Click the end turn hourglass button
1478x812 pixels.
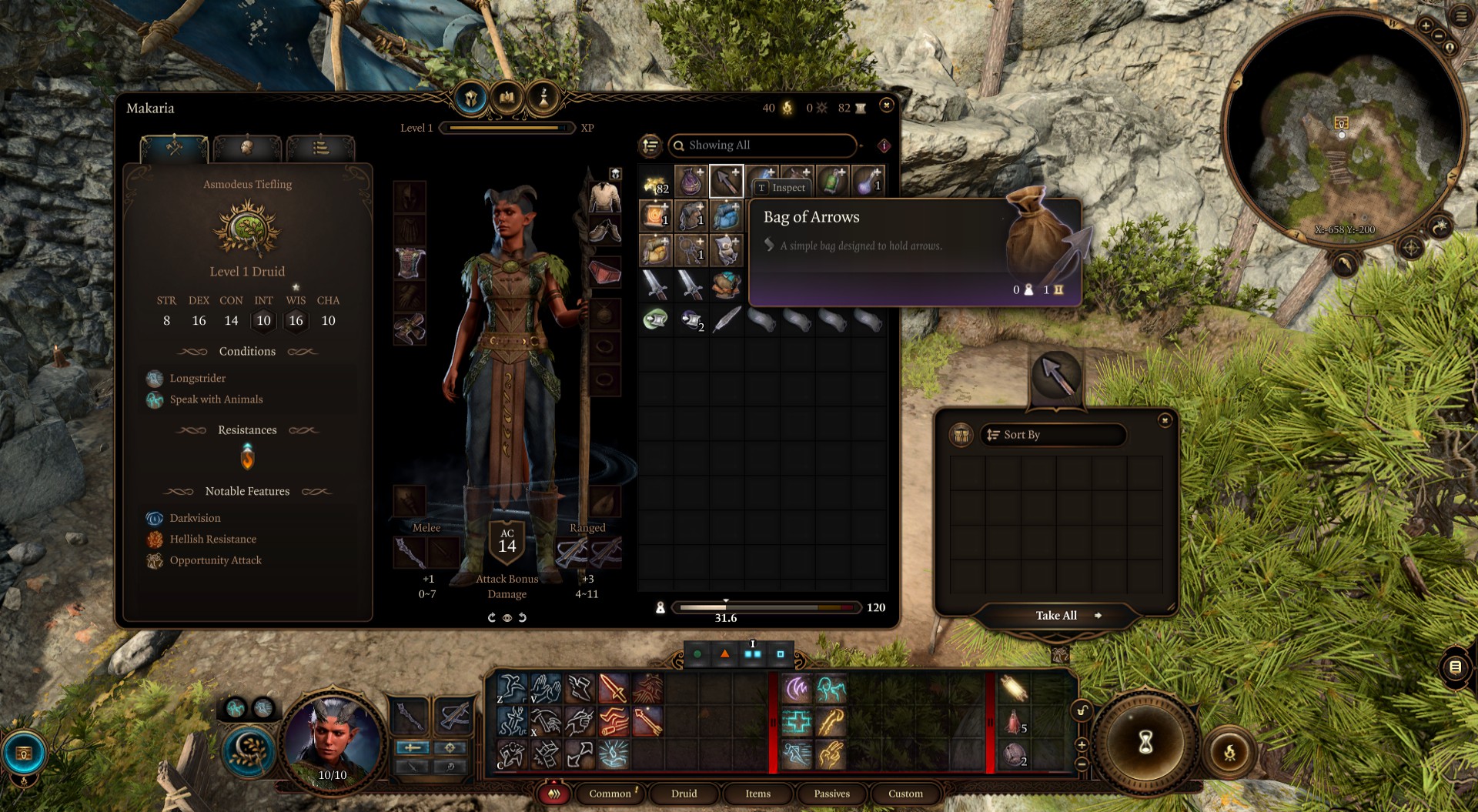coord(1145,742)
